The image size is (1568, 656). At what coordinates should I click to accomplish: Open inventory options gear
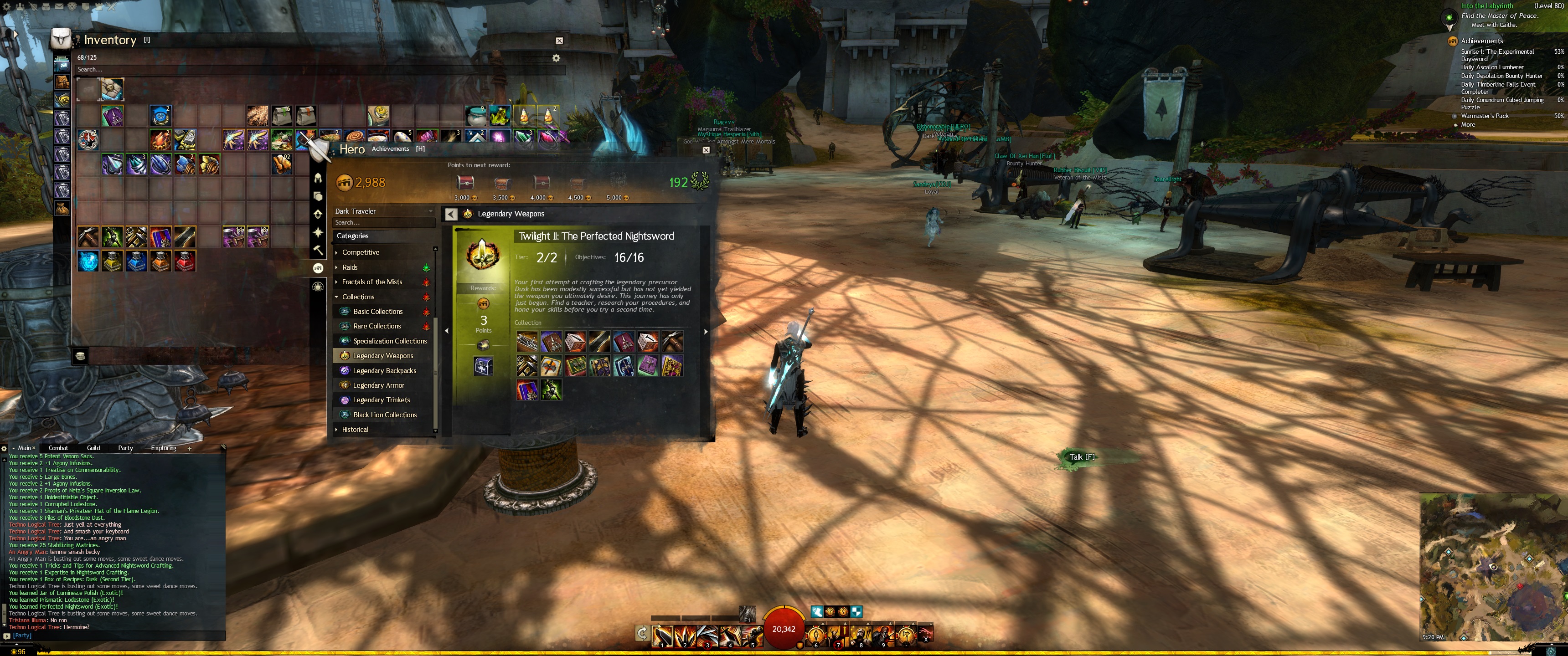[556, 58]
